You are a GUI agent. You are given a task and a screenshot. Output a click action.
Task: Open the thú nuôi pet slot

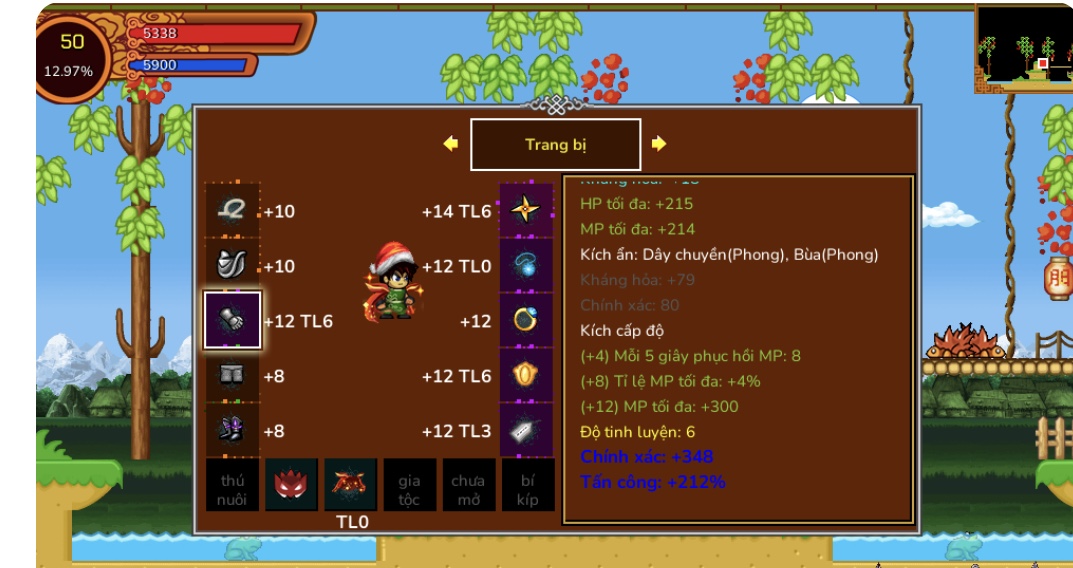[232, 486]
